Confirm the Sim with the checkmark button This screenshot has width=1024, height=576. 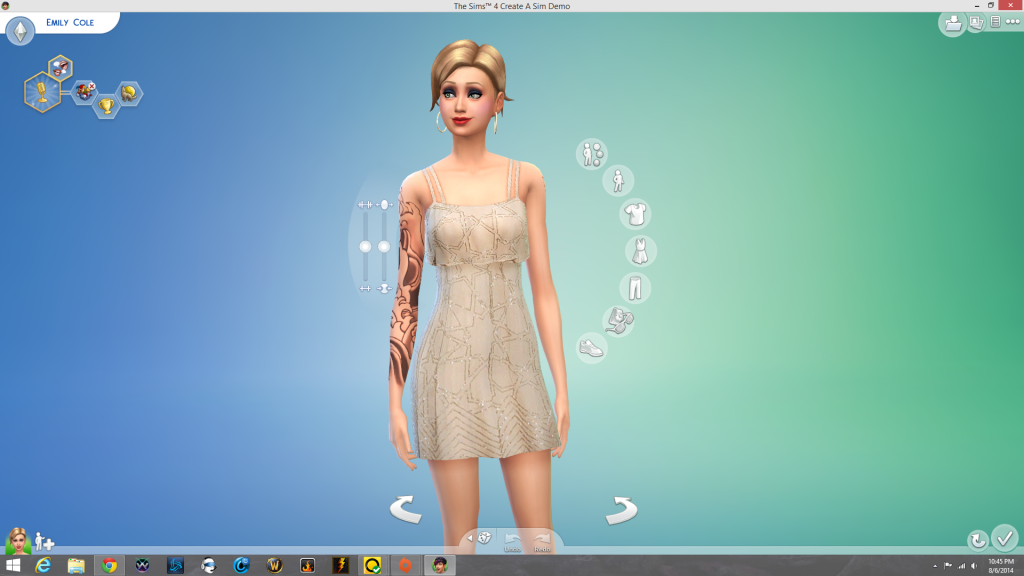coord(1004,538)
